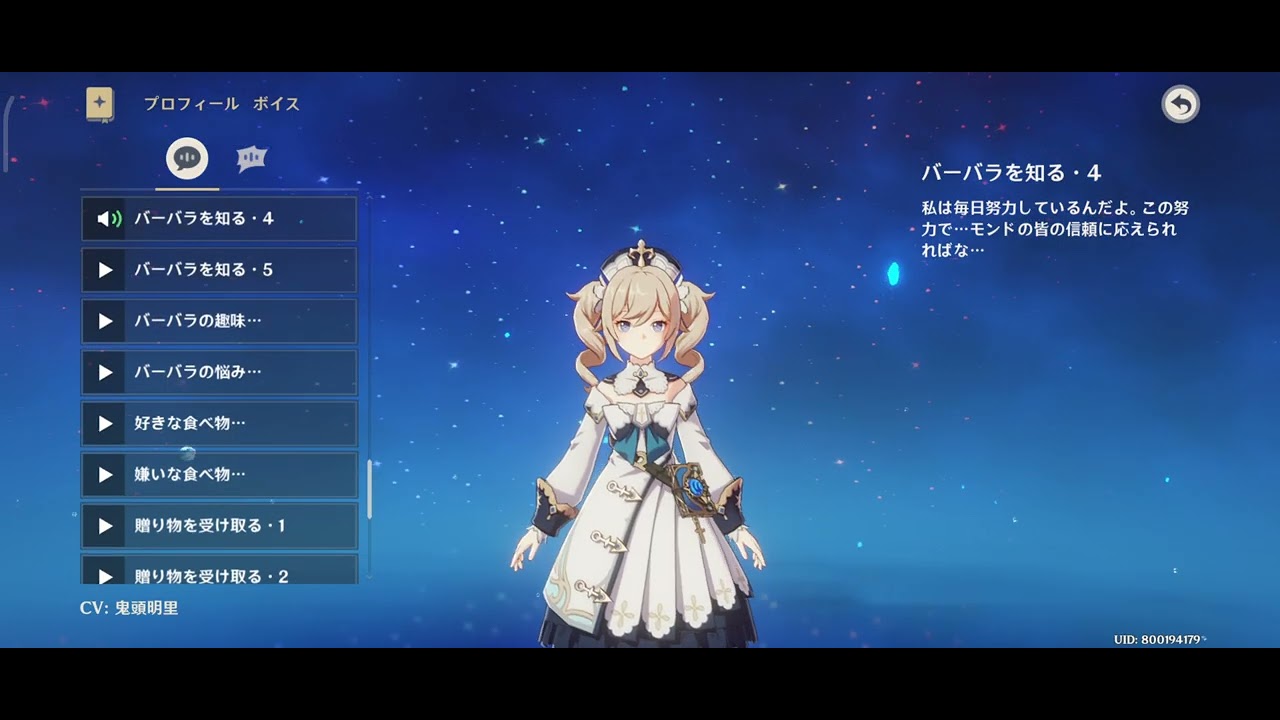Switch to the combat voice tab
Viewport: 1280px width, 720px height.
251,158
